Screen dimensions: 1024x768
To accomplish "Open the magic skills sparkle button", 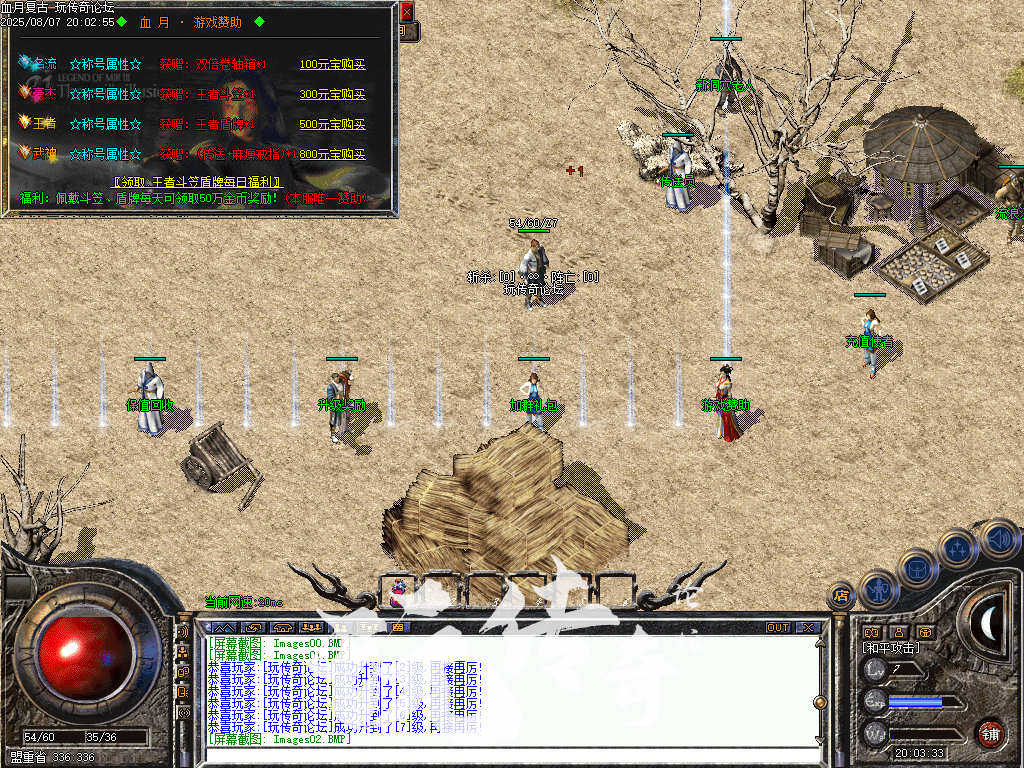I will point(958,548).
